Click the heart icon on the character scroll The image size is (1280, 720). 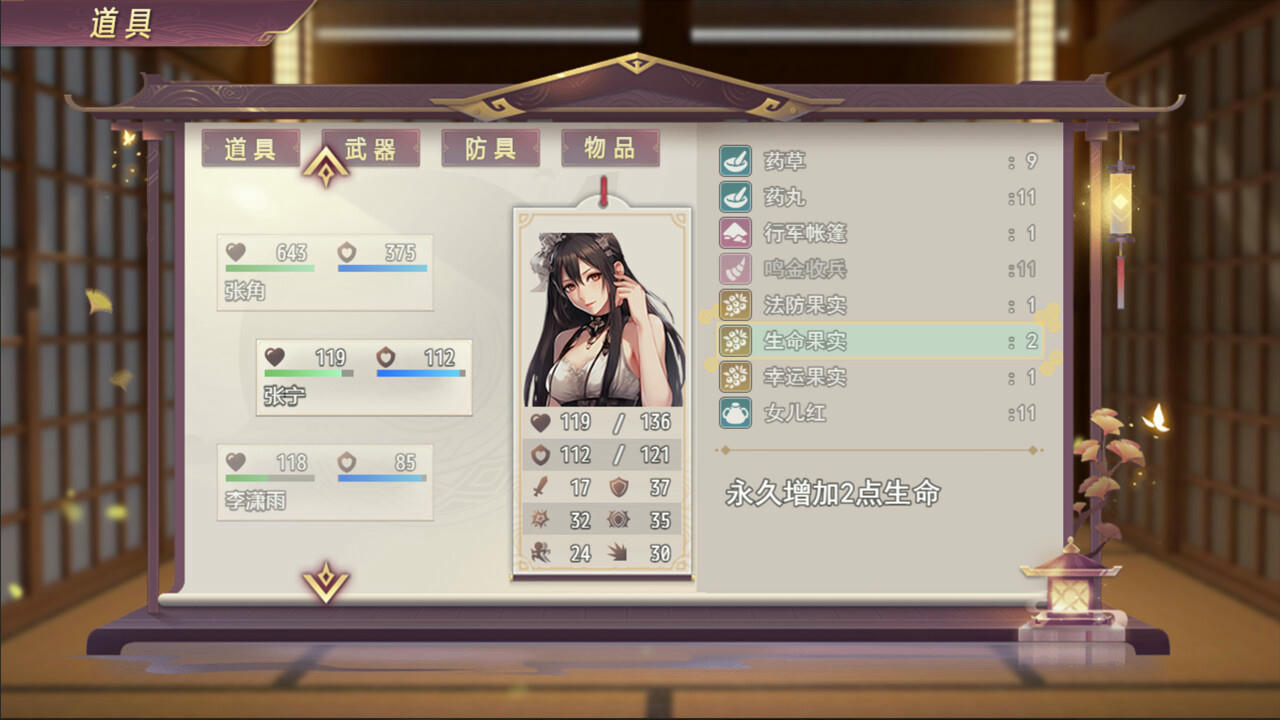(538, 422)
